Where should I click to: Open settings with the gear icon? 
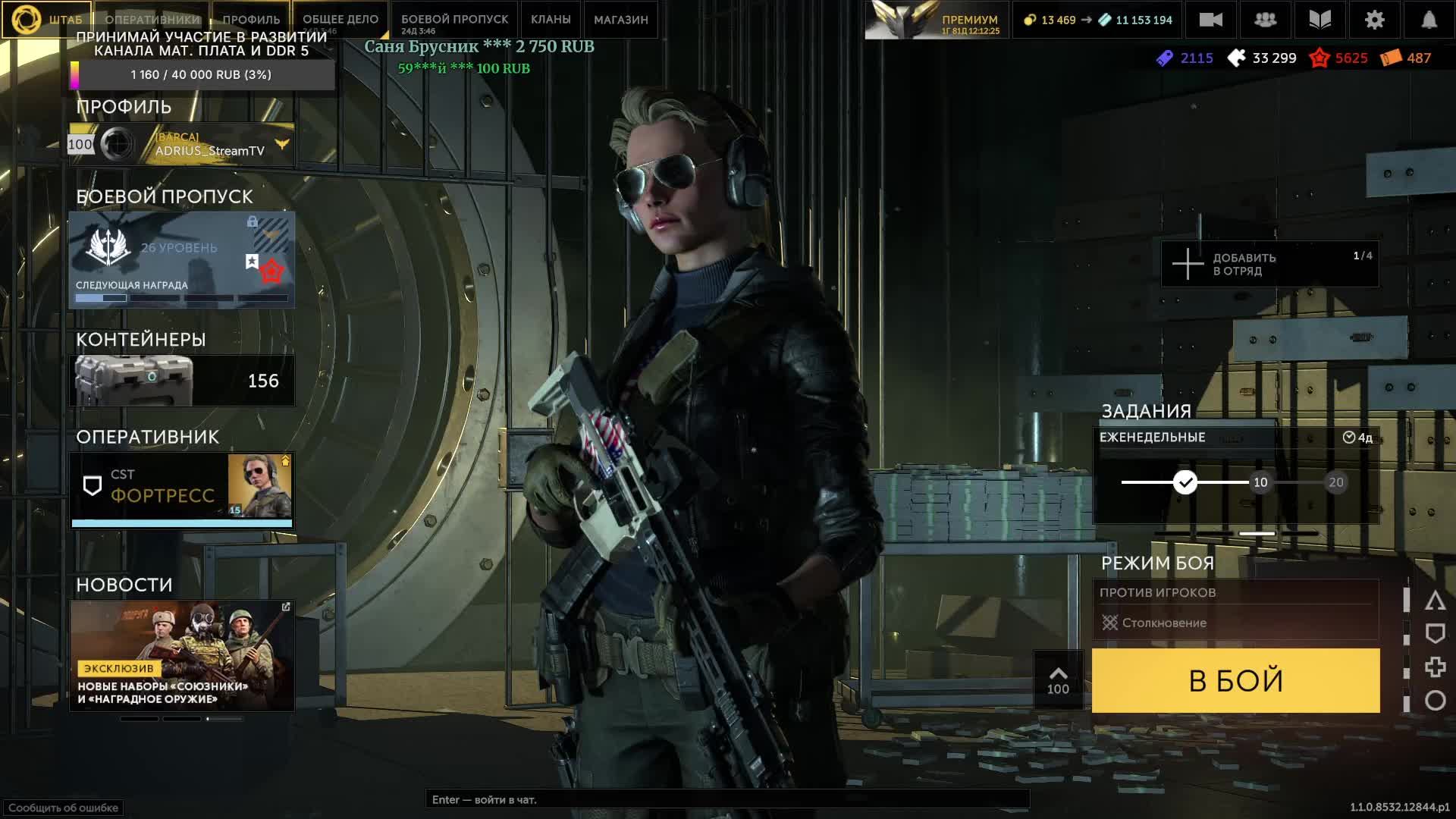point(1374,20)
